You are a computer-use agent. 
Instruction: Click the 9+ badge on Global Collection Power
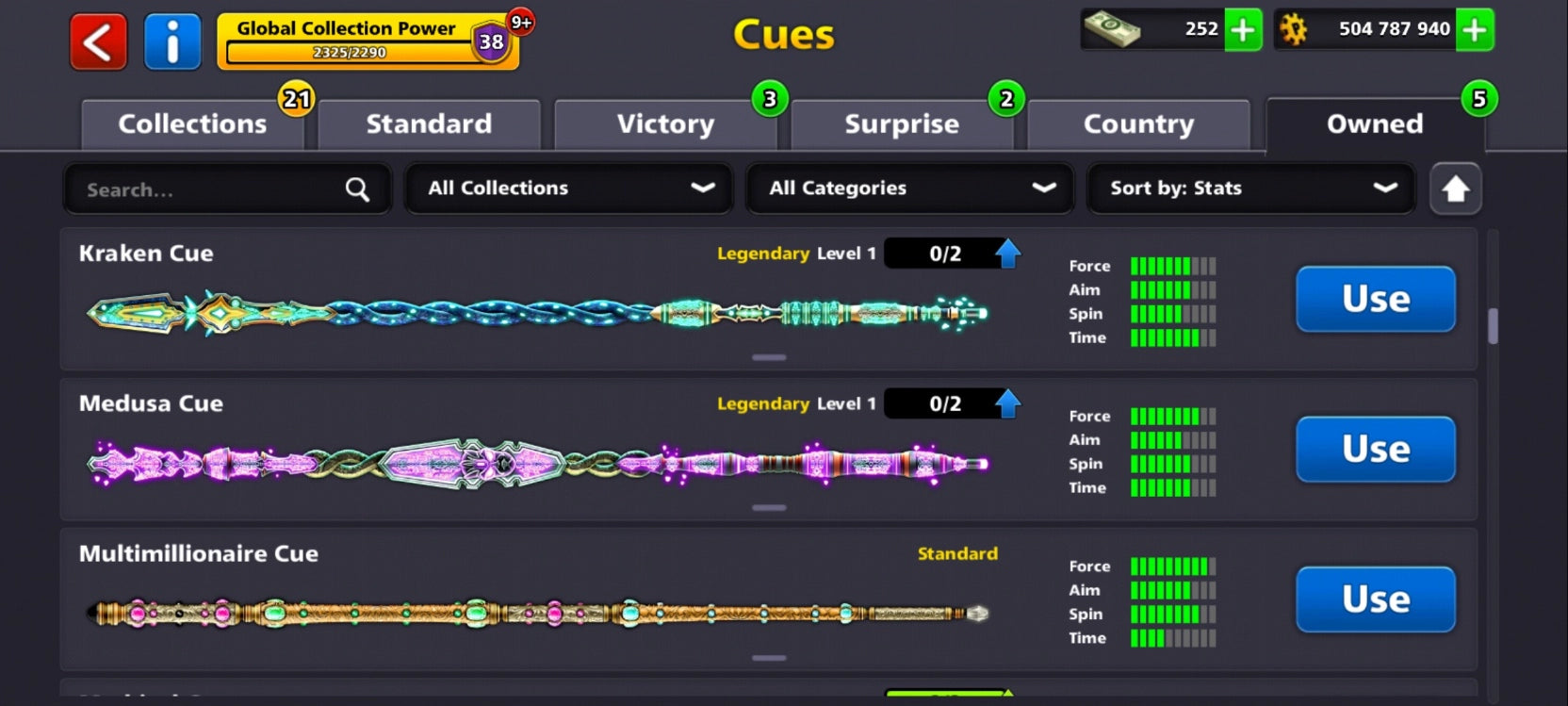point(519,22)
